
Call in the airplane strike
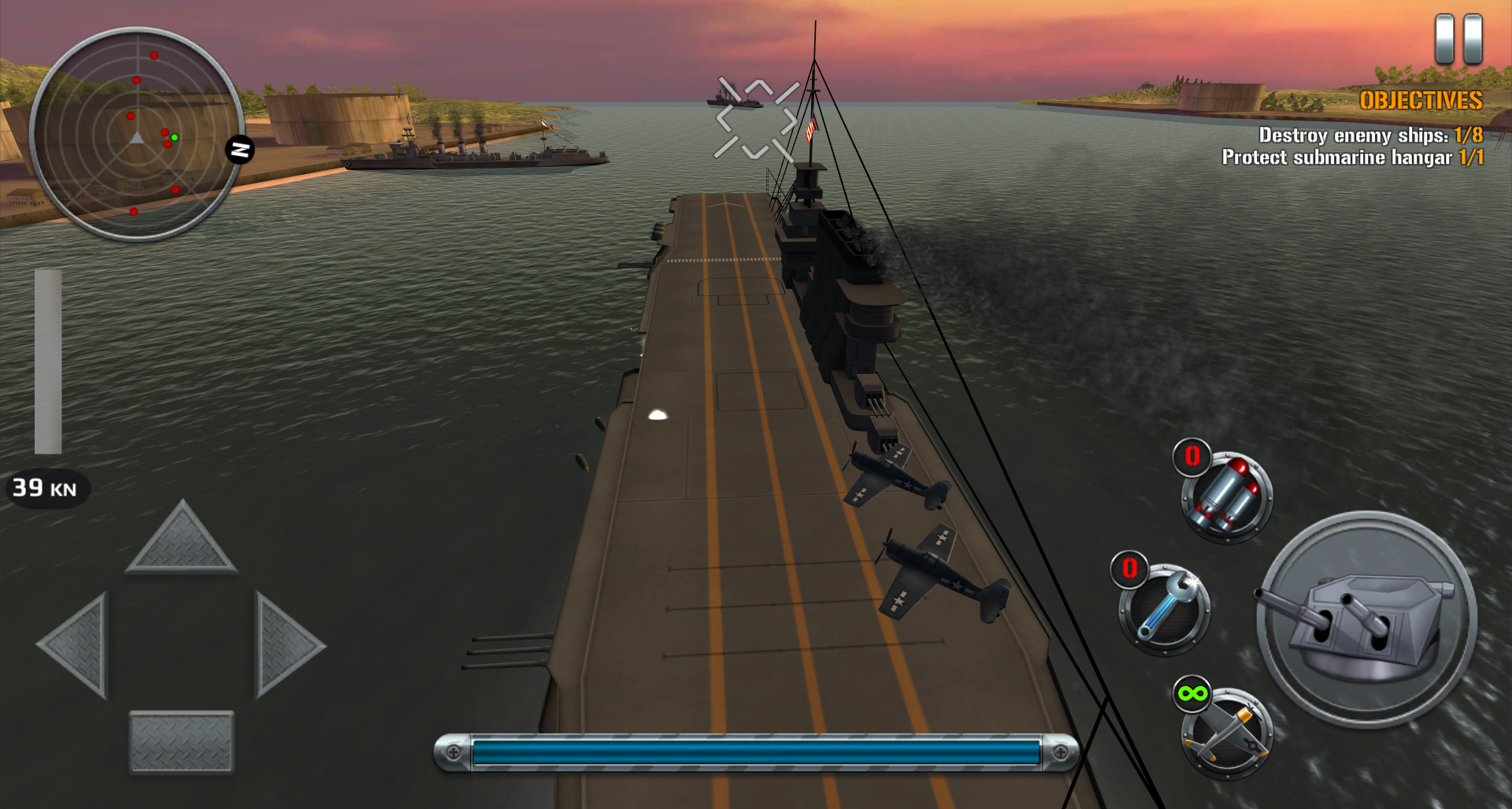(x=1227, y=733)
